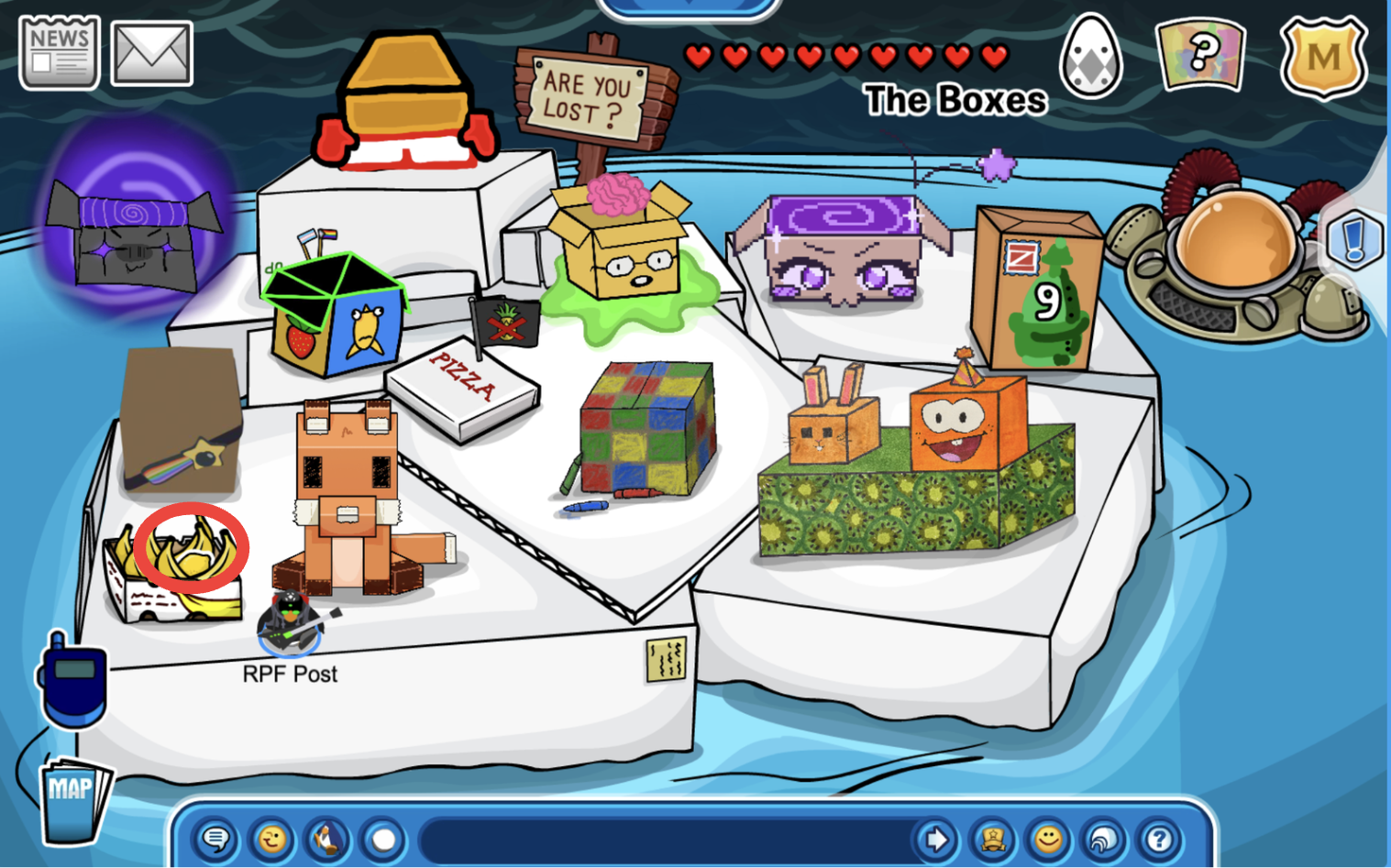Click the spotted egg scavenger hunt icon
Viewport: 1391px width, 868px height.
[x=1090, y=56]
